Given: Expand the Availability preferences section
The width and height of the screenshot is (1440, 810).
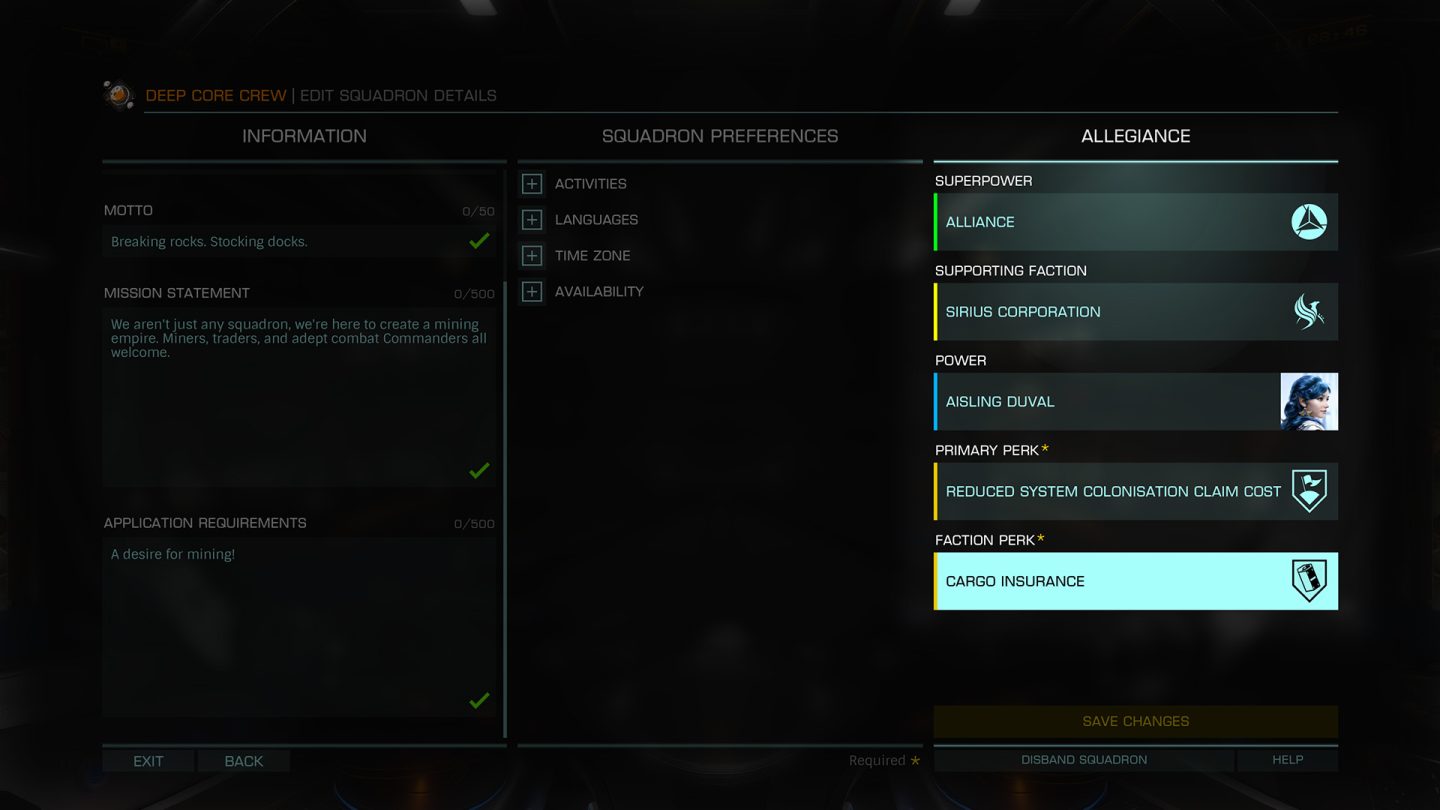Looking at the screenshot, I should click(533, 292).
